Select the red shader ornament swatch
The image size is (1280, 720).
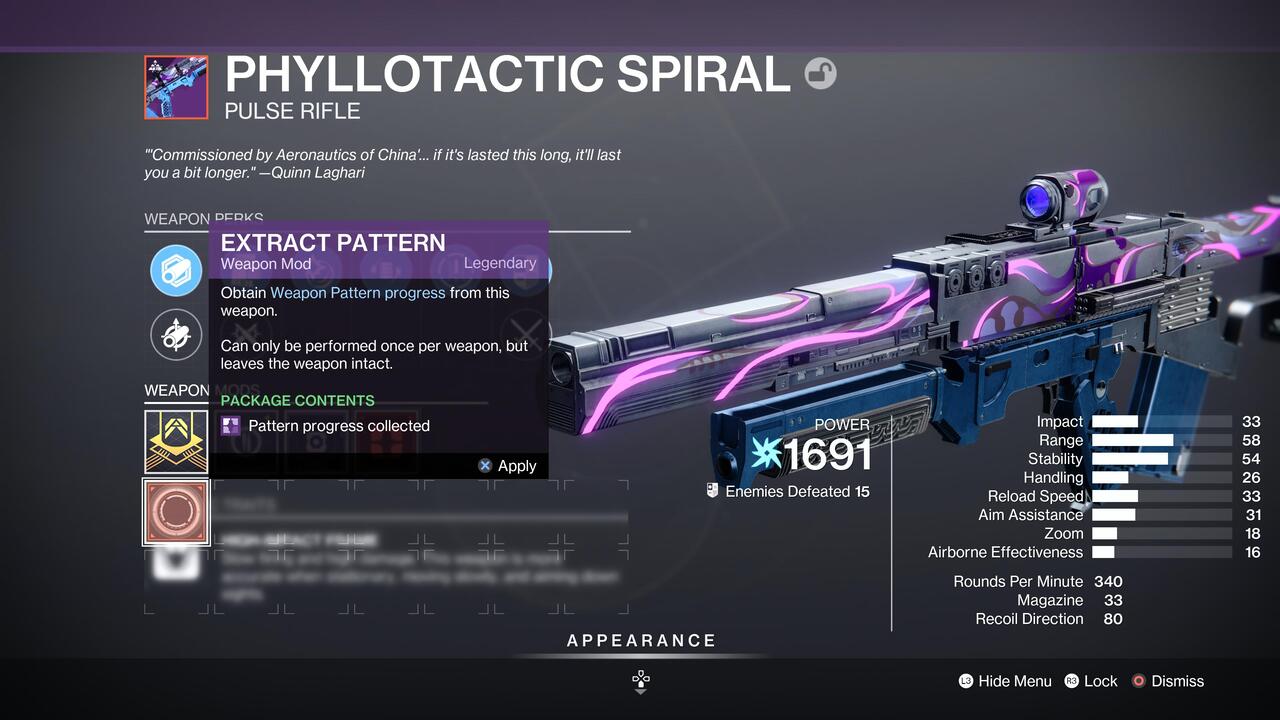[x=176, y=513]
